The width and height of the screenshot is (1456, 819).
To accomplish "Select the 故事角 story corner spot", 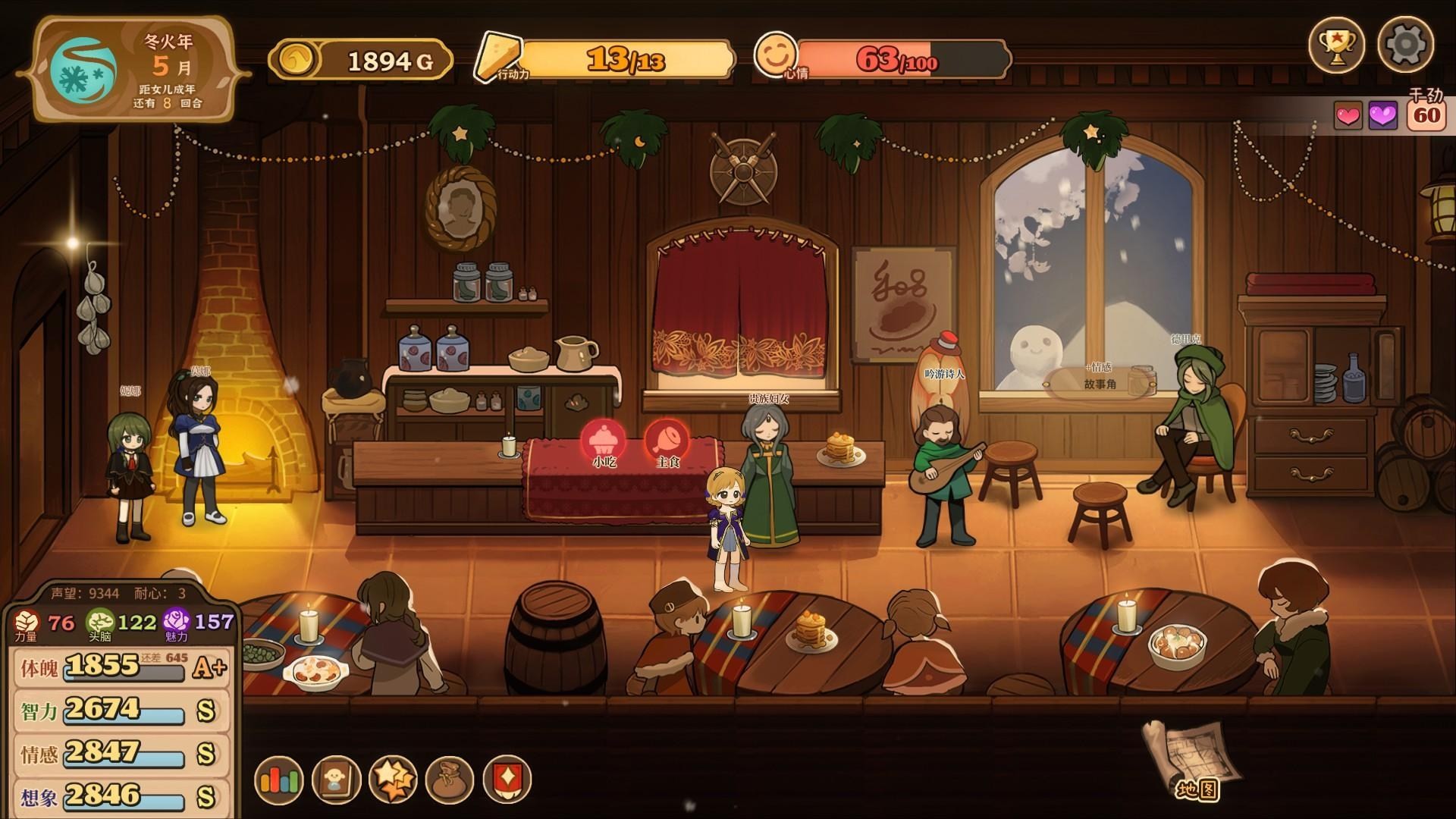I will click(1100, 383).
